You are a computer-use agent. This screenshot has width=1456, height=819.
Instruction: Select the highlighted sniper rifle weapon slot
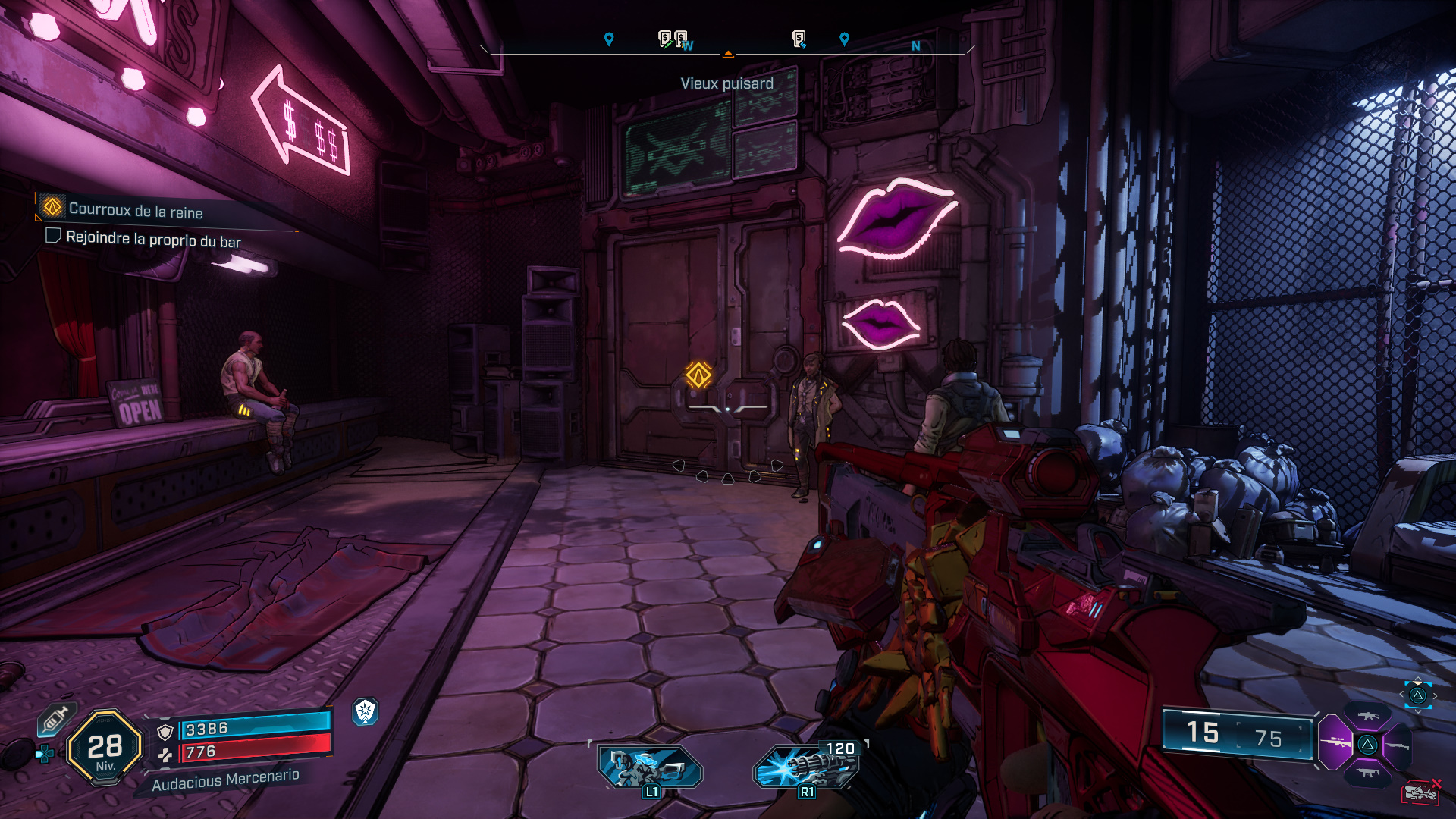pyautogui.click(x=1335, y=742)
